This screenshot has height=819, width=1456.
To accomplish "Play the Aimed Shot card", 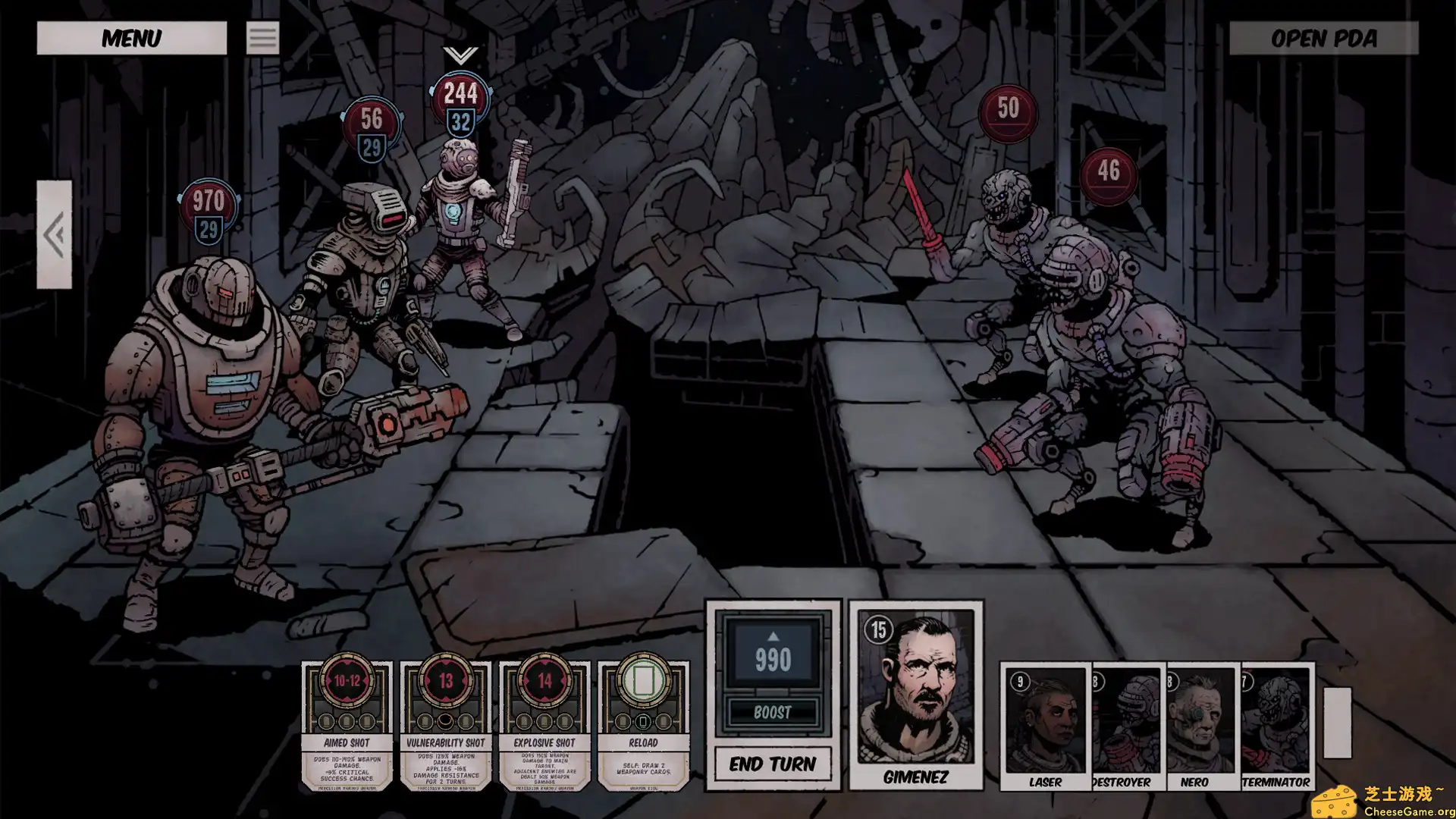I will 347,726.
